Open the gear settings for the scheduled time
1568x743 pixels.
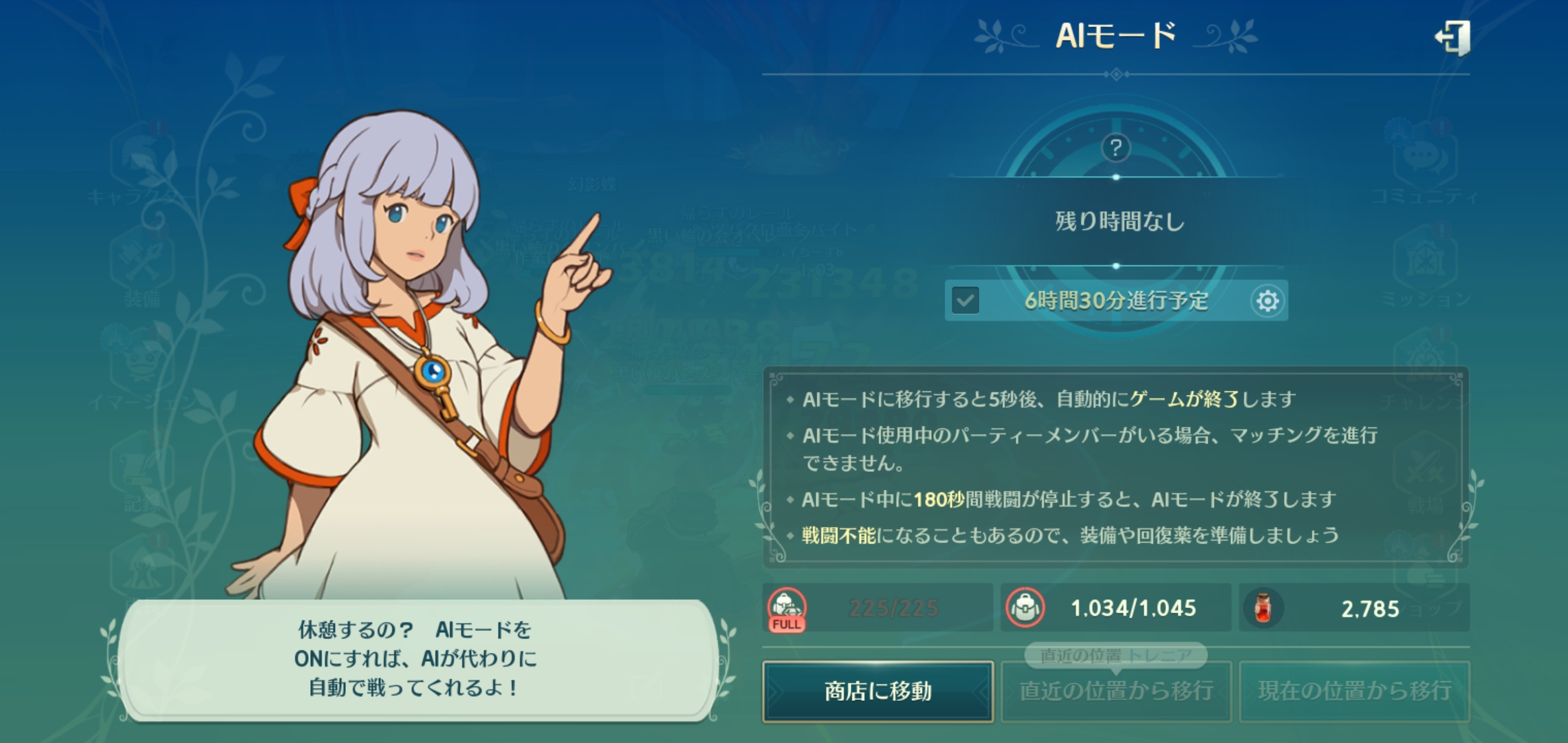pyautogui.click(x=1267, y=301)
